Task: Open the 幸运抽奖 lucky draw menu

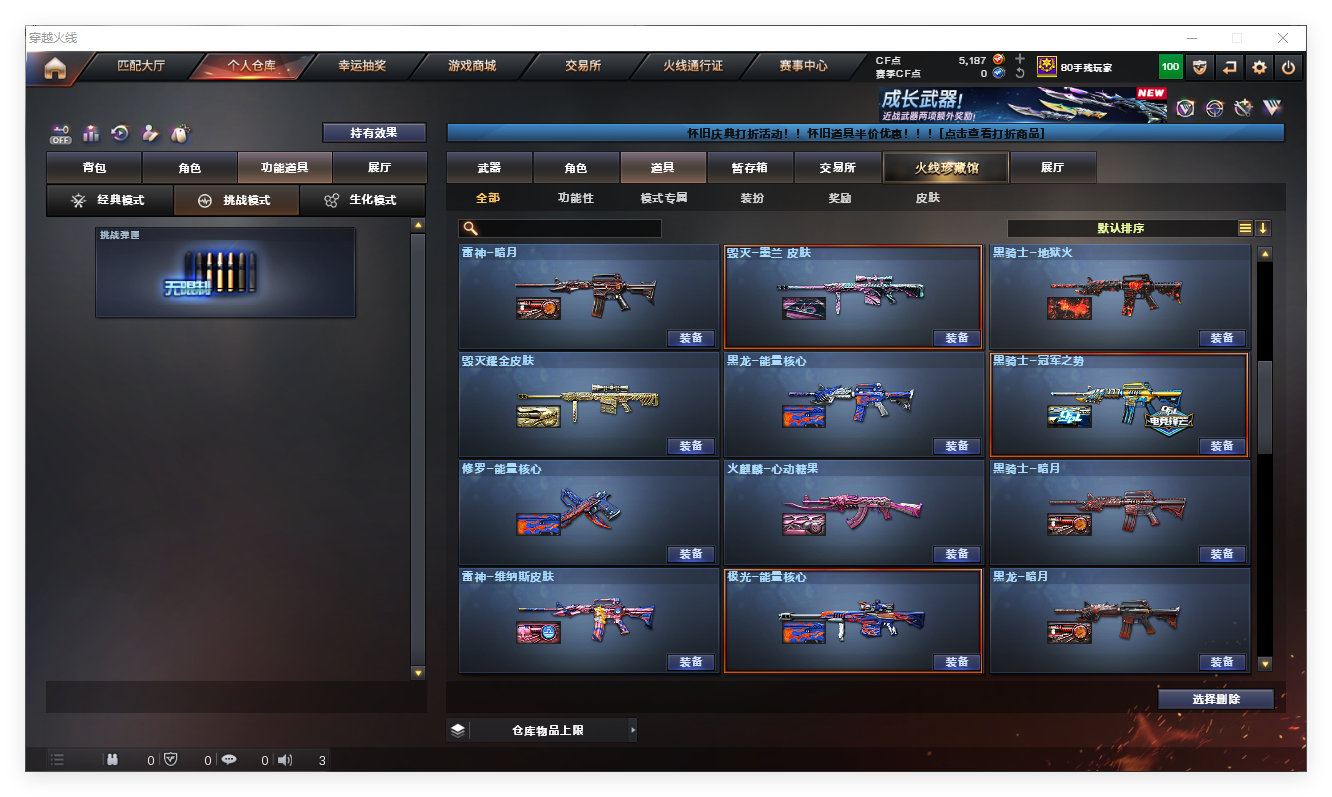Action: (361, 67)
